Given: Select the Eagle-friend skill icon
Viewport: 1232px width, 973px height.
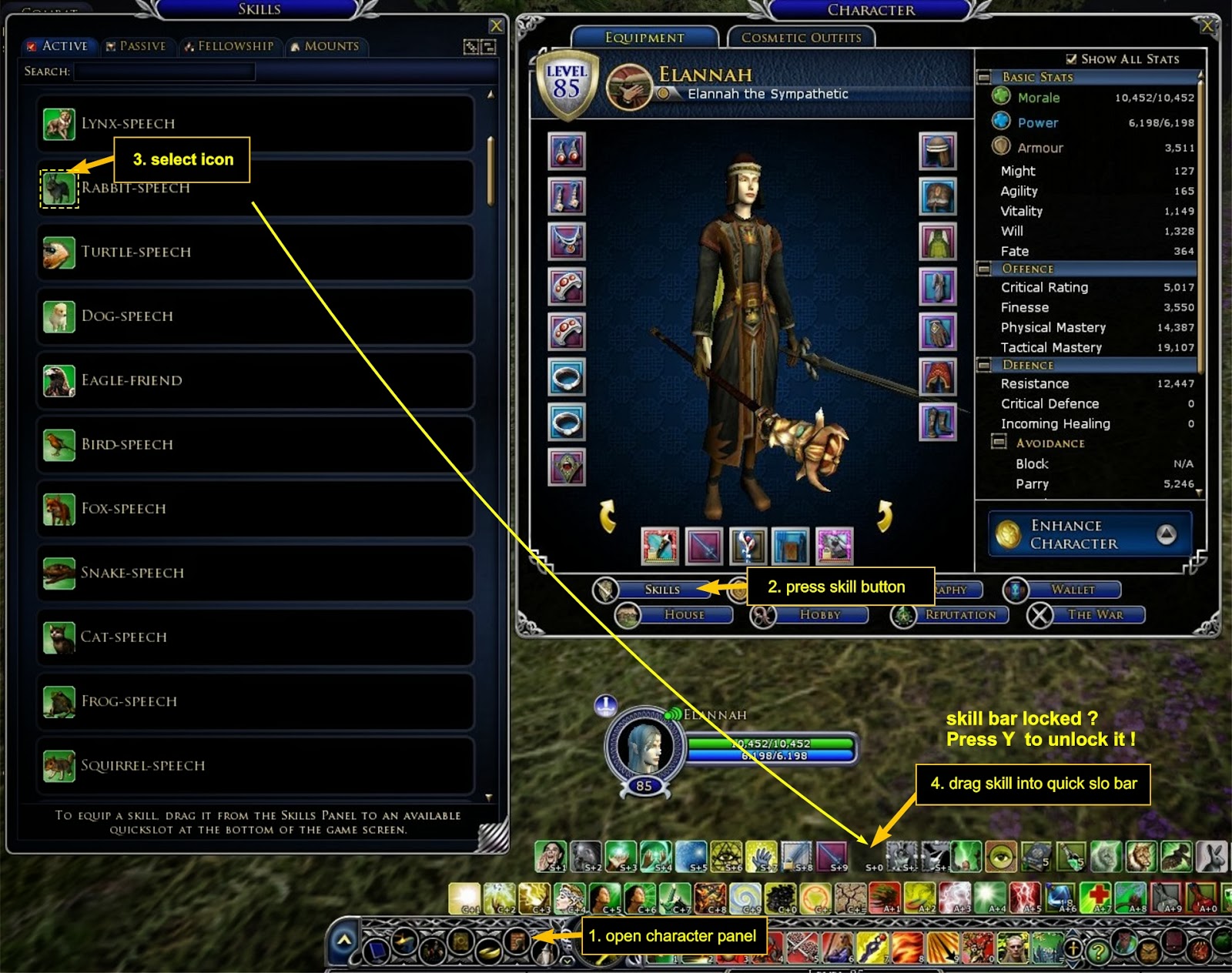Looking at the screenshot, I should (x=59, y=380).
